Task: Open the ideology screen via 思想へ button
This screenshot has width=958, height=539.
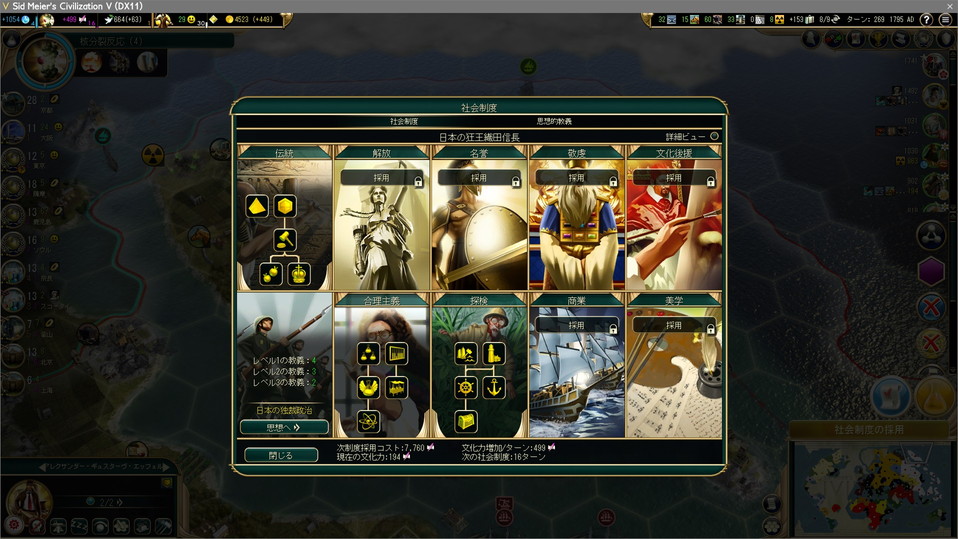Action: (284, 427)
